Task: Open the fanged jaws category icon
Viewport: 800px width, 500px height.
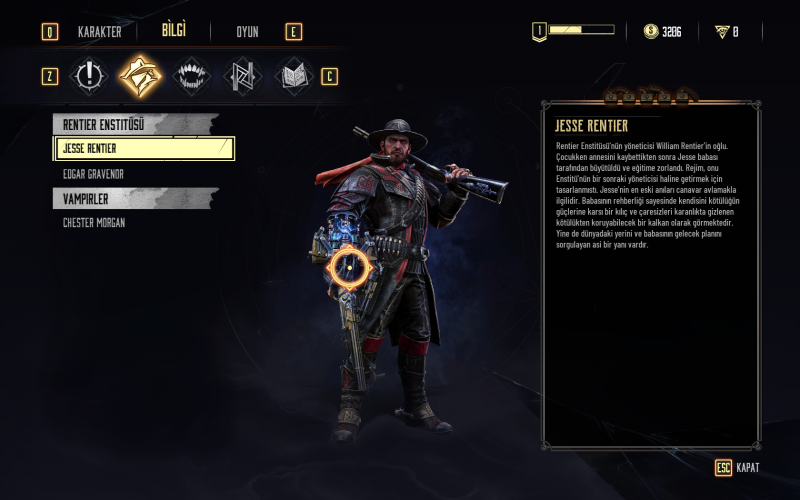Action: point(190,76)
